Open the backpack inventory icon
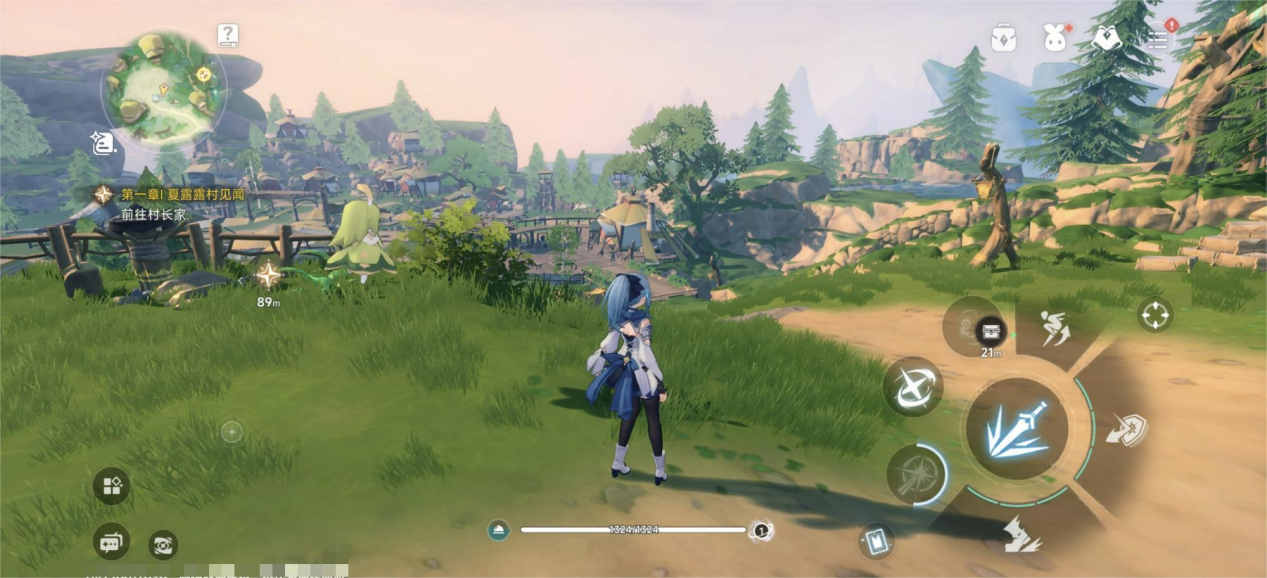The width and height of the screenshot is (1267, 578). 1003,38
